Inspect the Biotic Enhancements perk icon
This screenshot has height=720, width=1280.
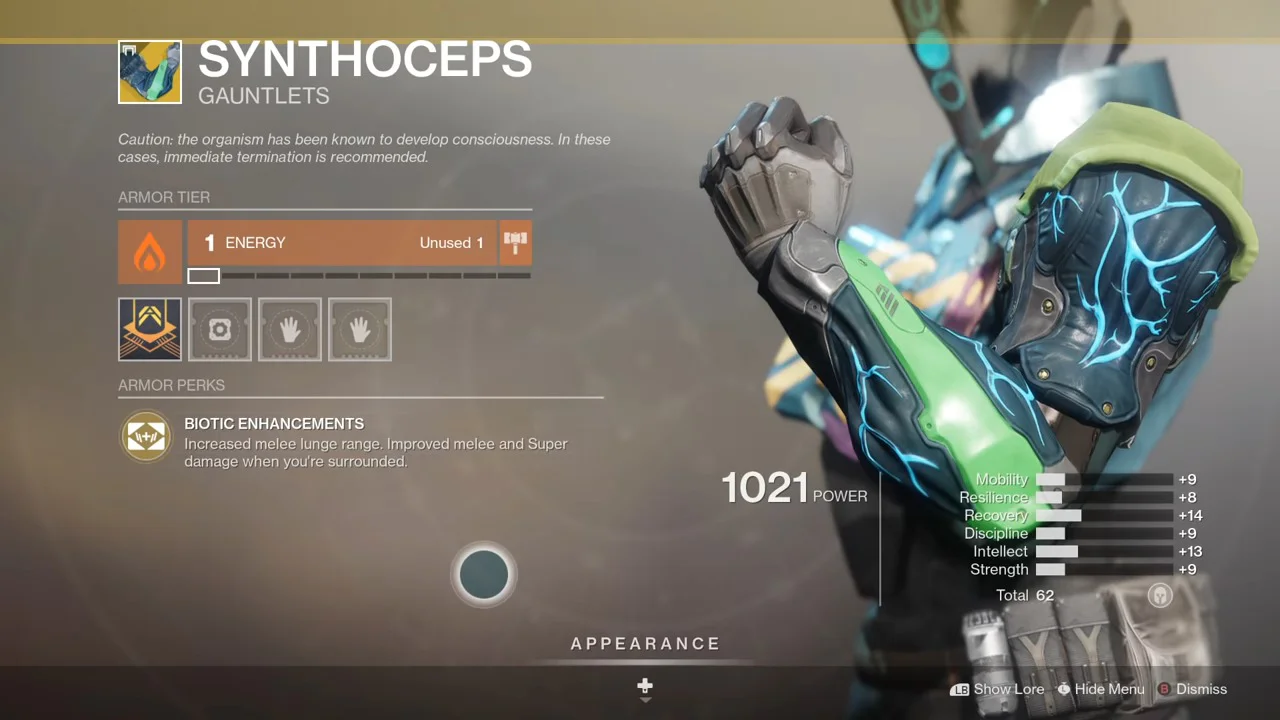coord(146,437)
